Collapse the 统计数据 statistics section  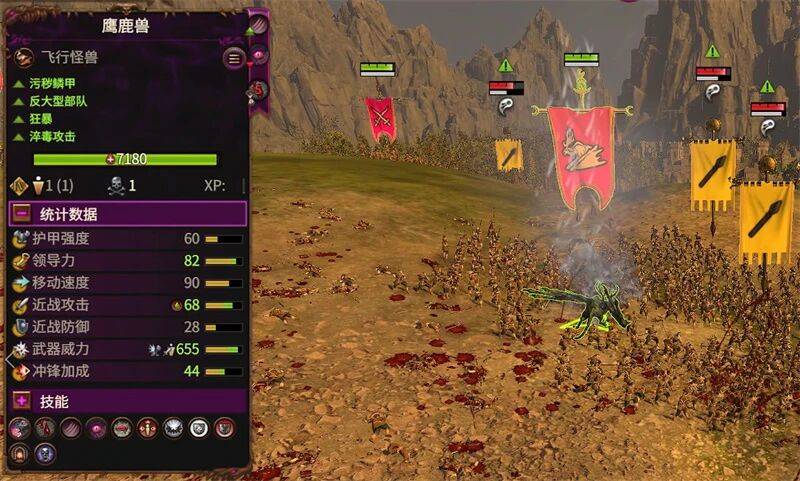[x=21, y=213]
